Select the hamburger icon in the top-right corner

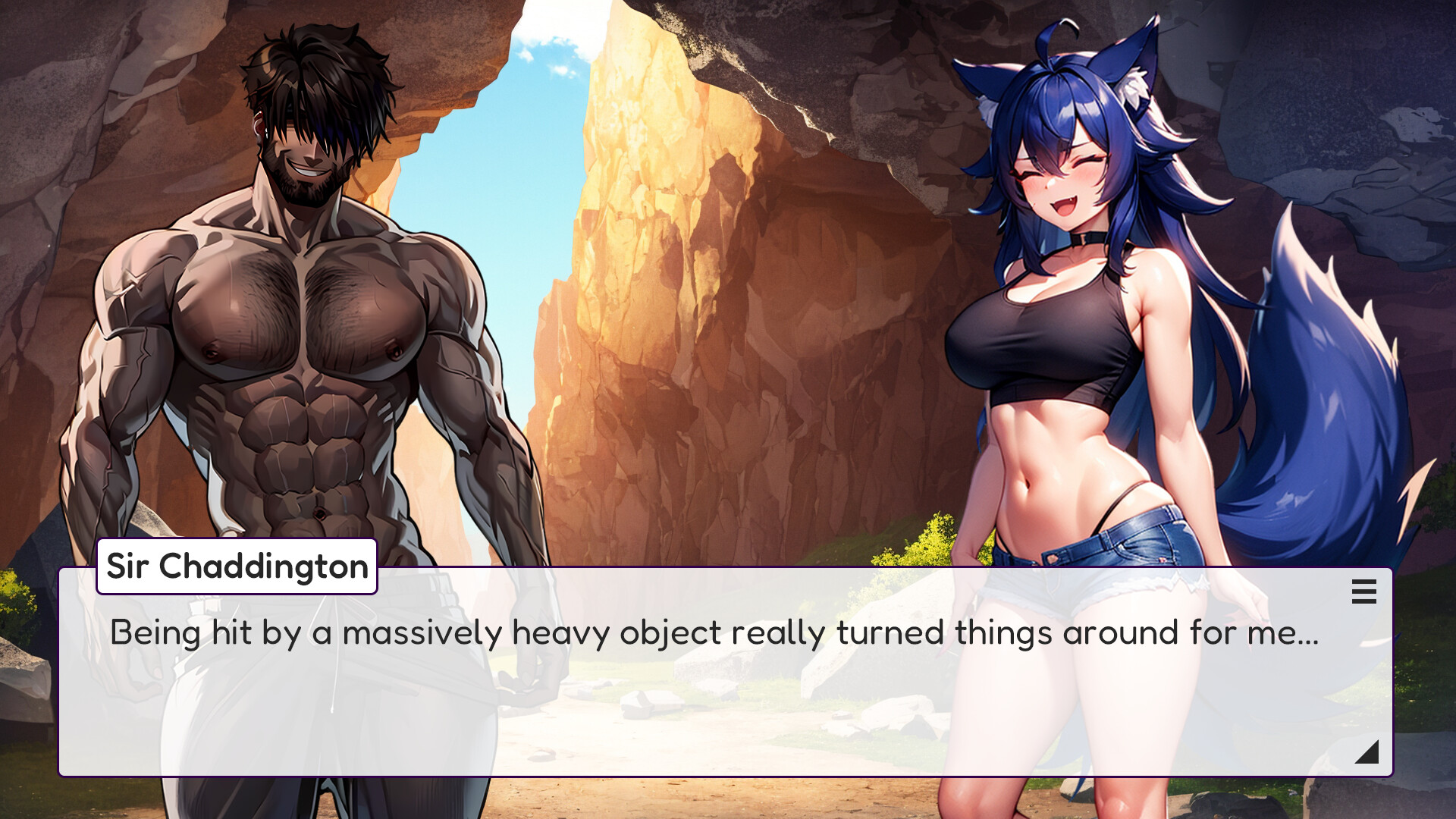[1365, 593]
